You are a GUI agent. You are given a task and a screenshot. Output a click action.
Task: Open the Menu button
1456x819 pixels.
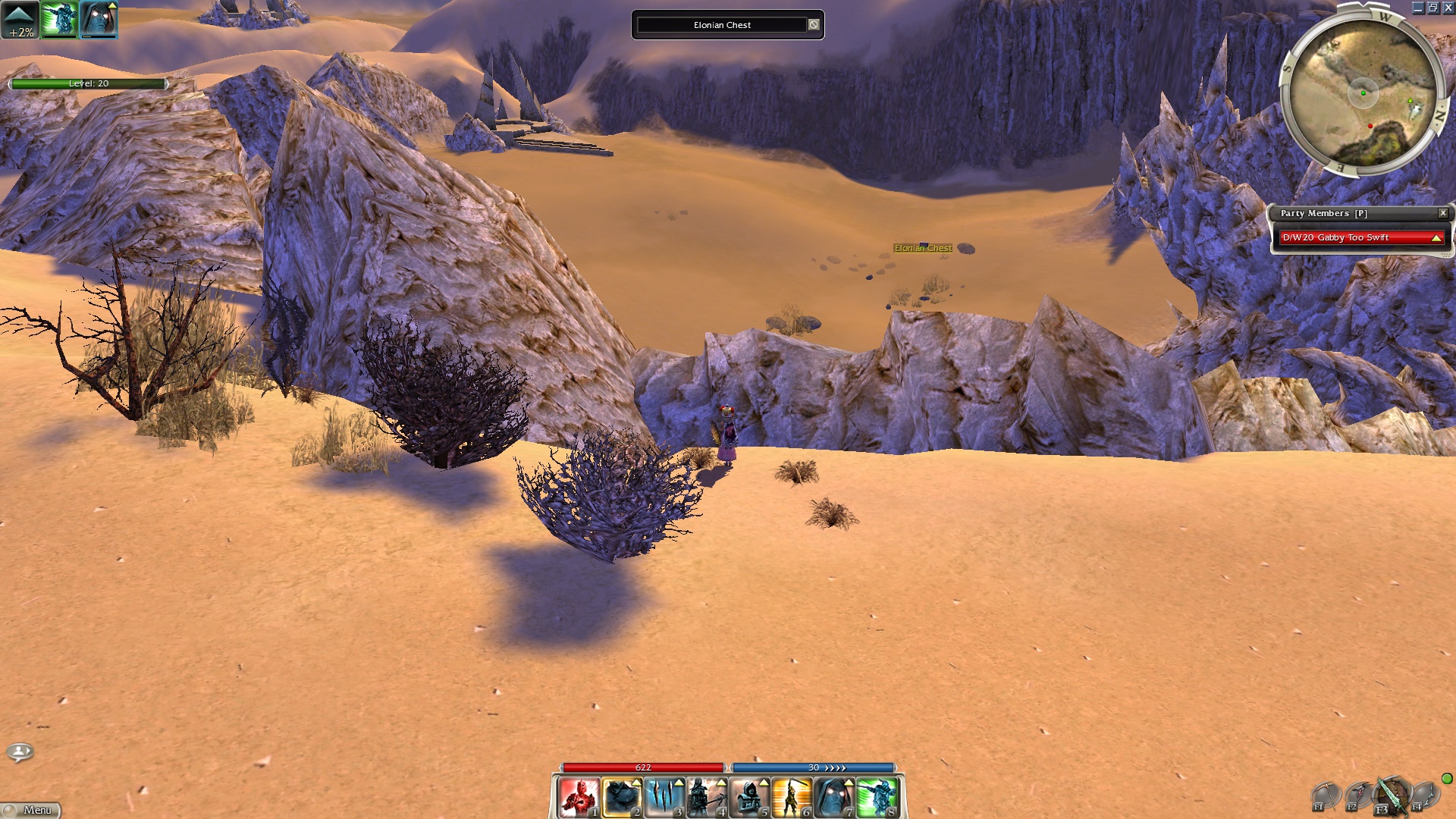click(31, 810)
